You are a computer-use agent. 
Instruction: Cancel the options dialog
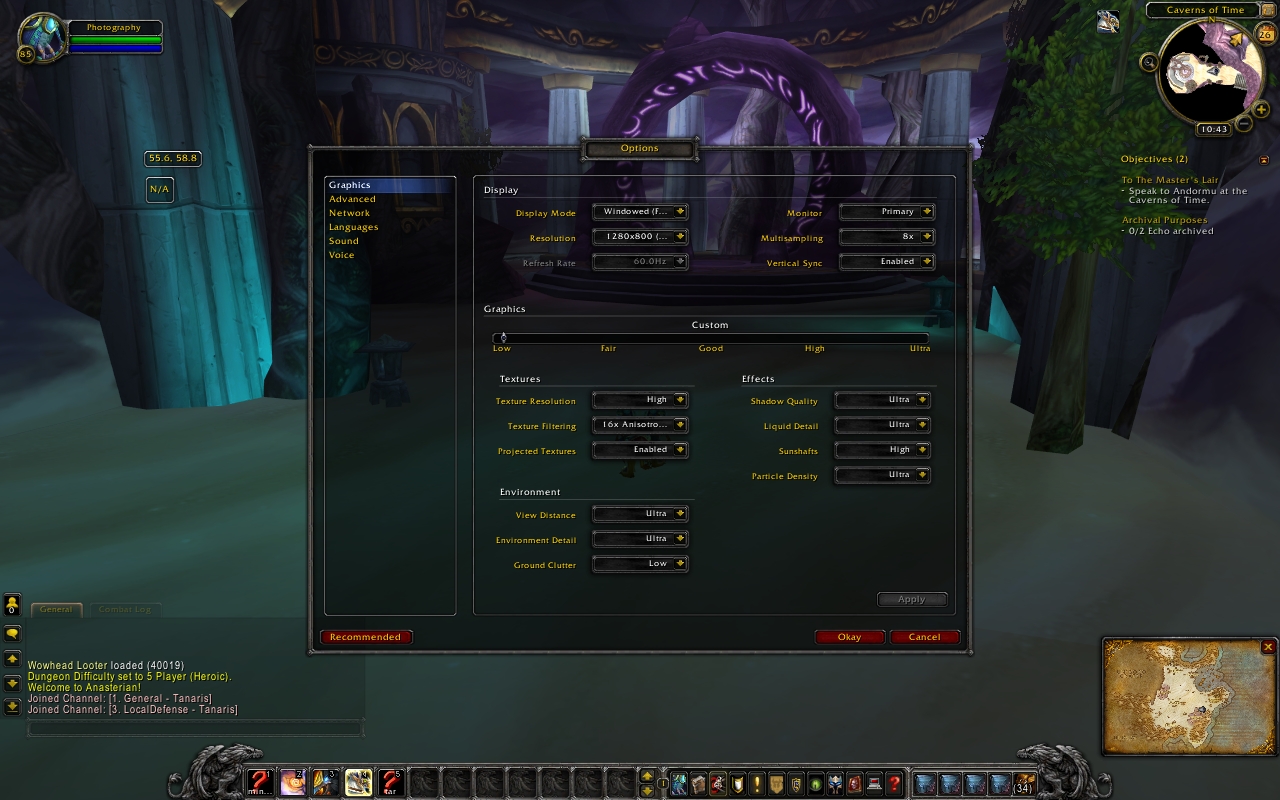point(924,637)
